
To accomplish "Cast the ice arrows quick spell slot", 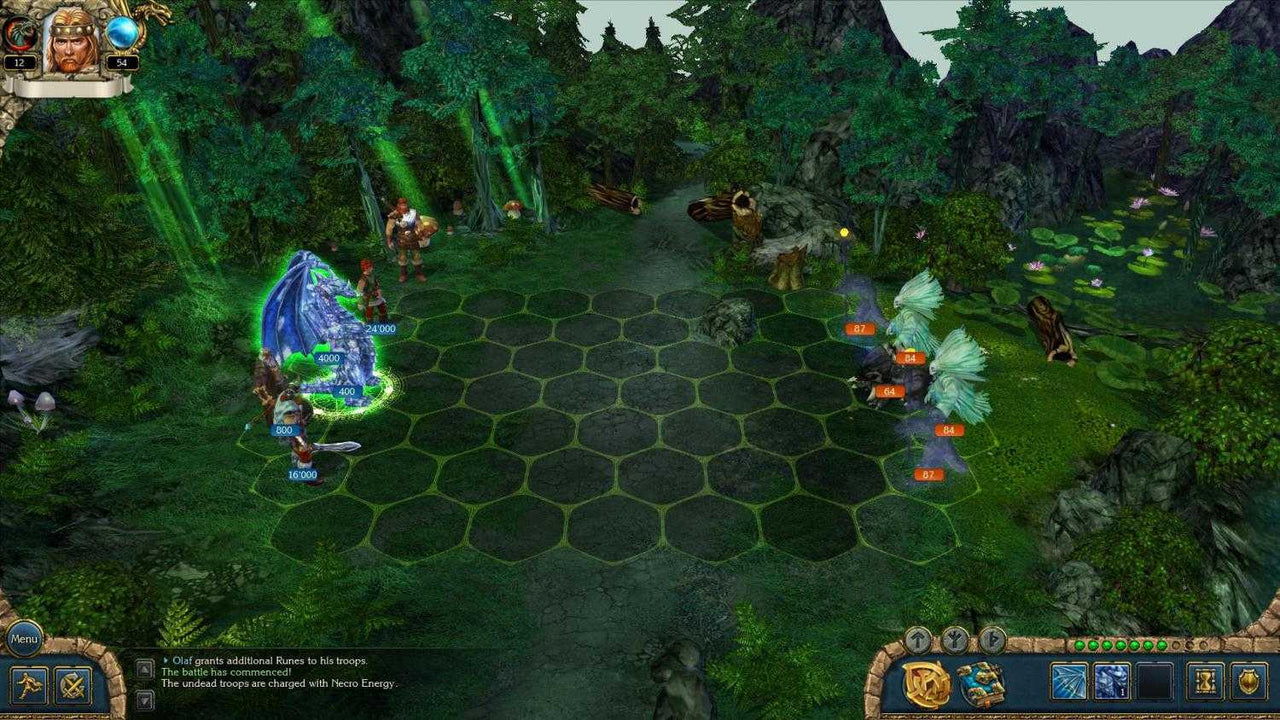I will (1067, 681).
